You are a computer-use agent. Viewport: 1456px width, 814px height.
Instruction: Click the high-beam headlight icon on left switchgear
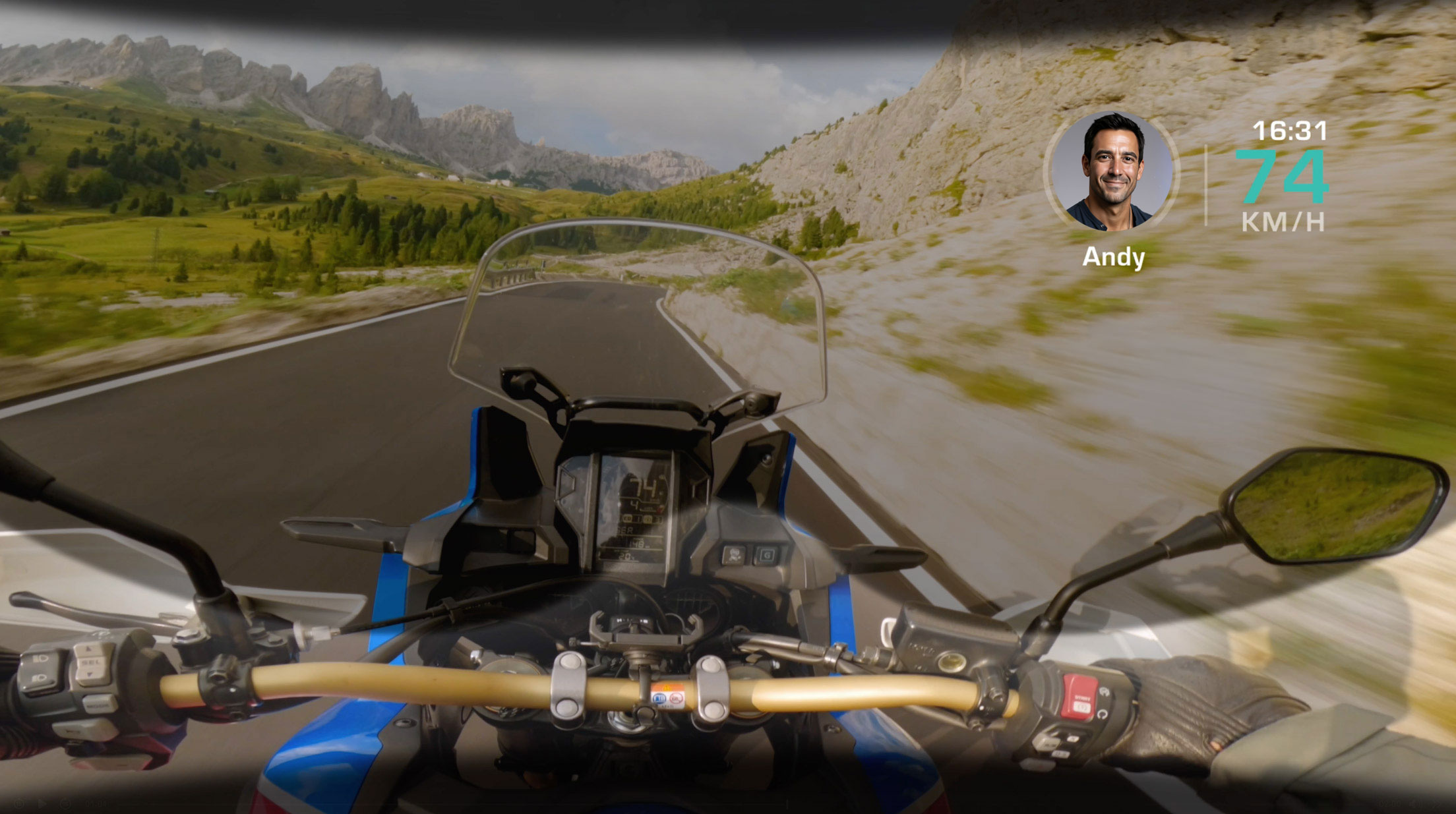[40, 659]
